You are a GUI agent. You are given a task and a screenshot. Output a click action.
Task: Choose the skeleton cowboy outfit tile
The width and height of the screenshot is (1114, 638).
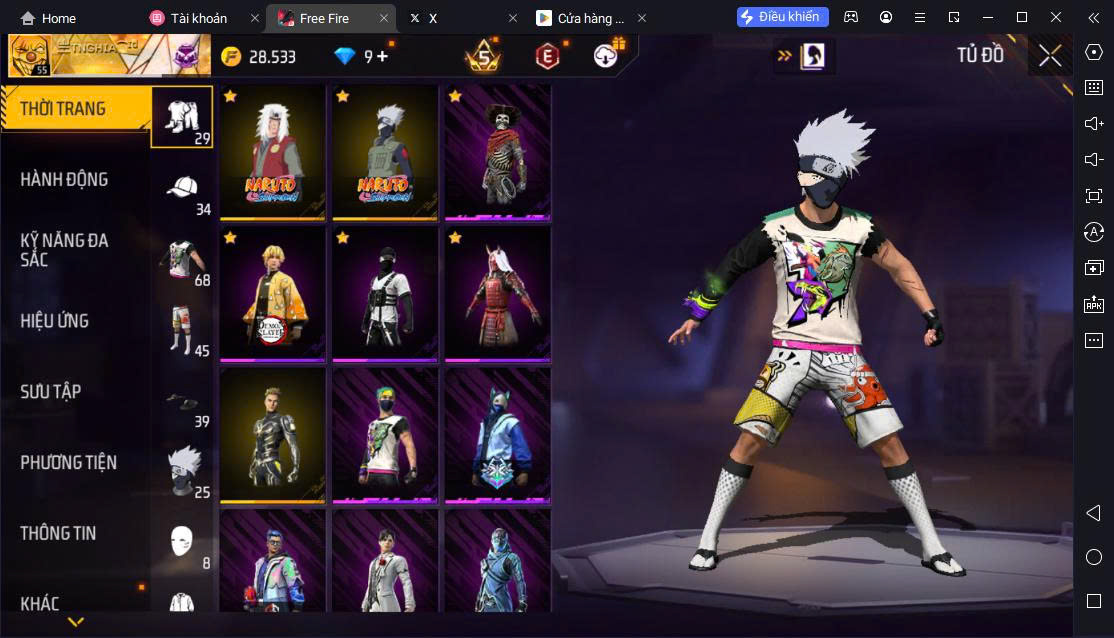coord(497,152)
